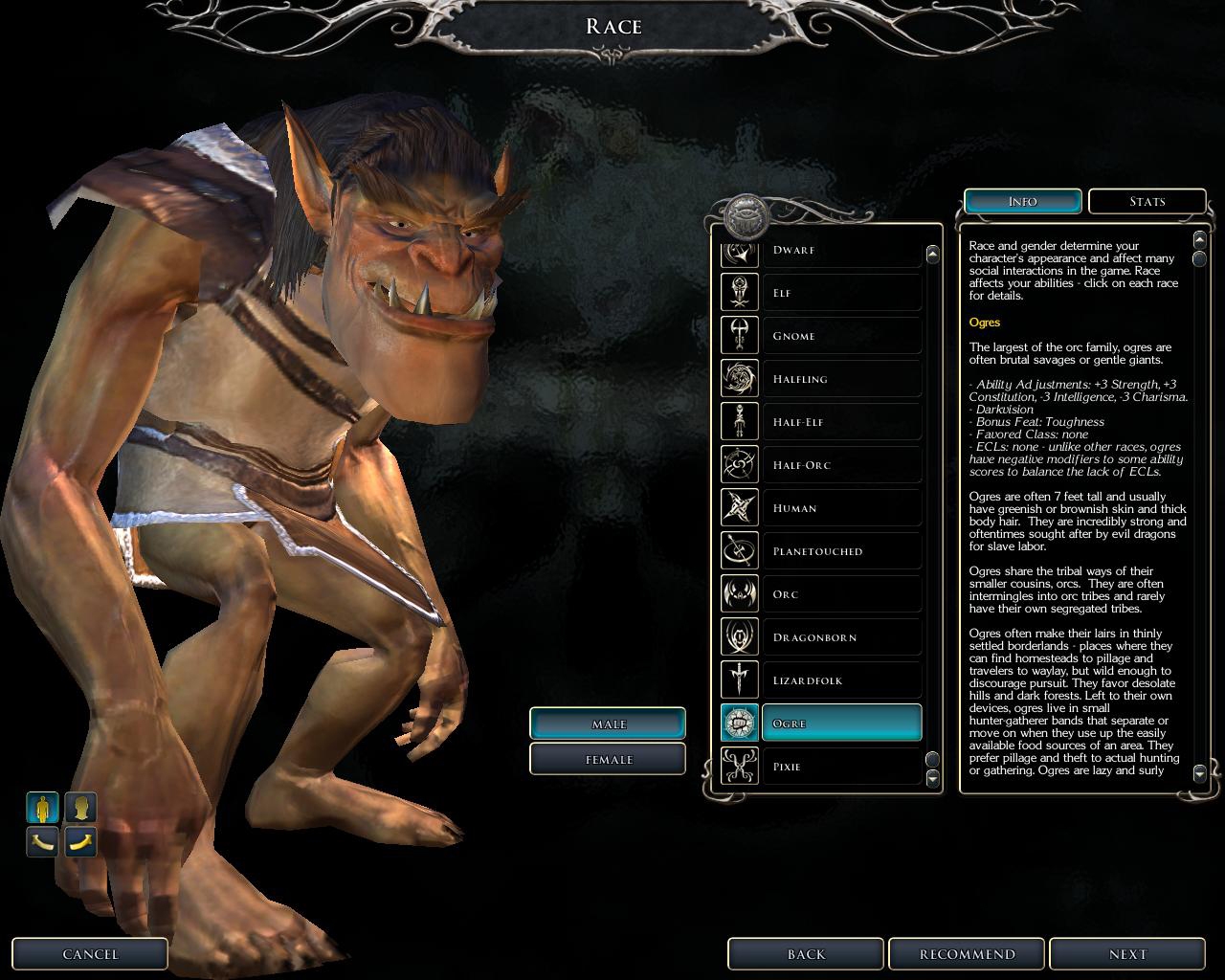This screenshot has height=980, width=1225.
Task: Choose Dragonborn from the list
Action: pyautogui.click(x=840, y=637)
